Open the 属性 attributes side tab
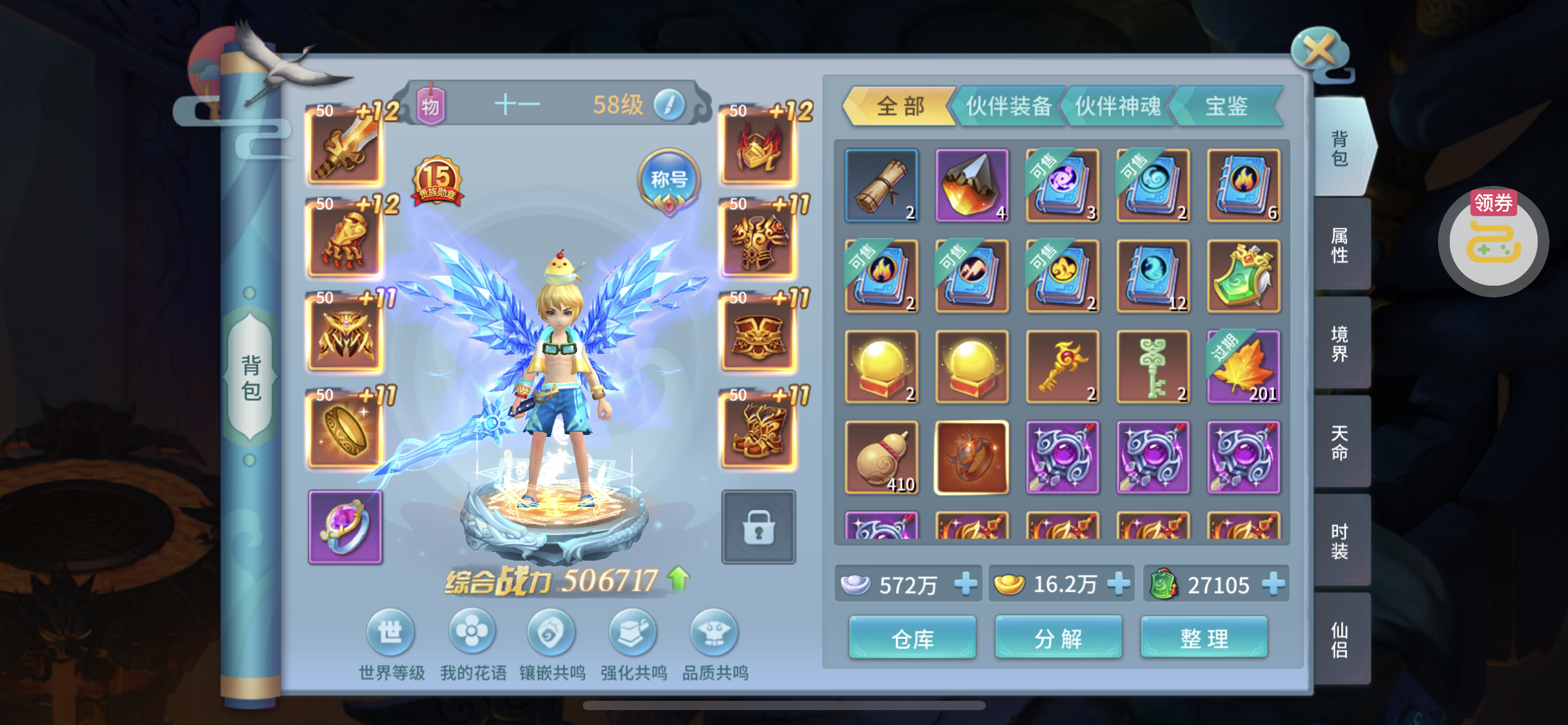The width and height of the screenshot is (1568, 725). (1340, 245)
